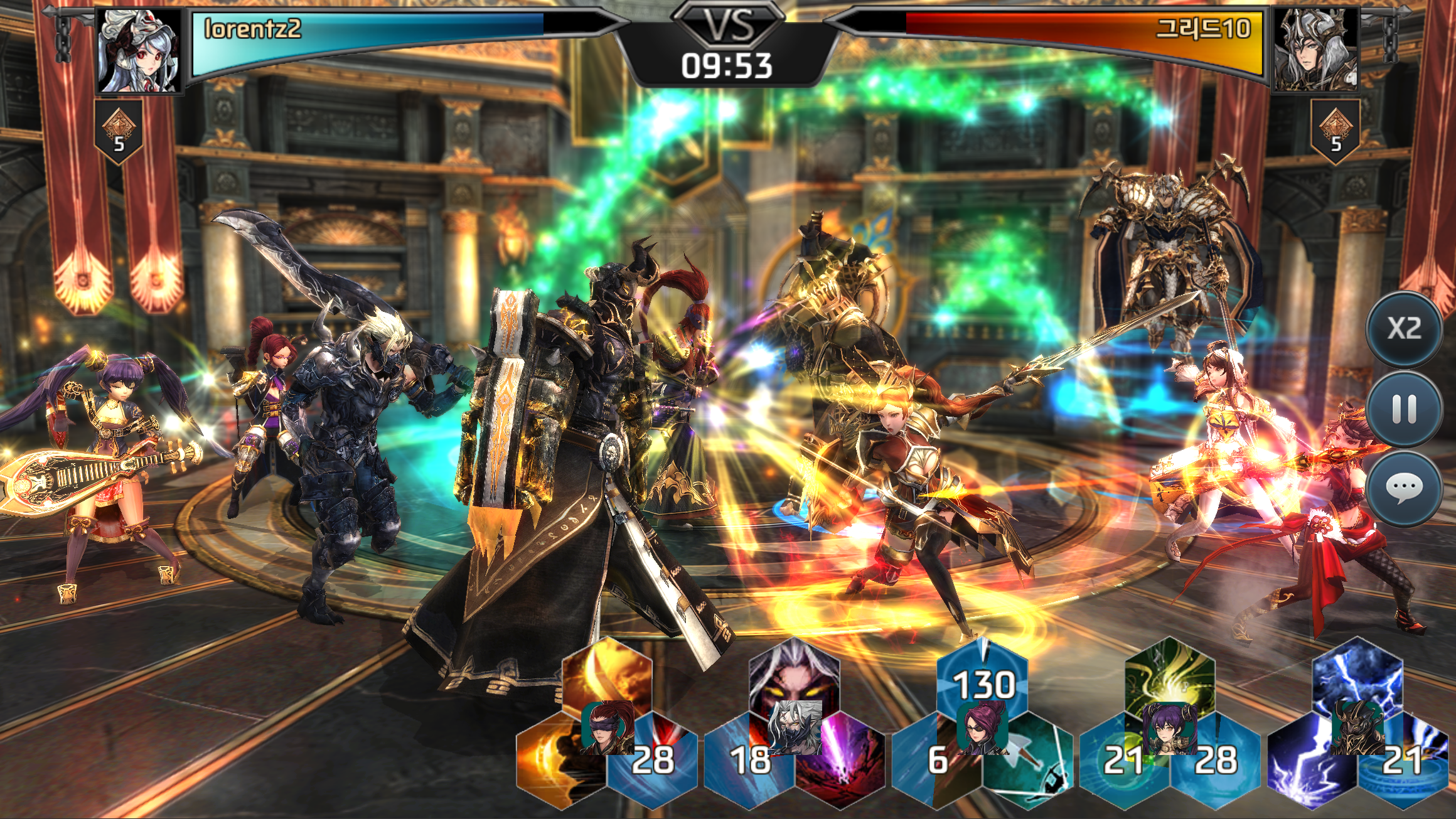The height and width of the screenshot is (819, 1456).
Task: Tap the opponent's silver-helmet avatar
Action: pyautogui.click(x=1314, y=51)
